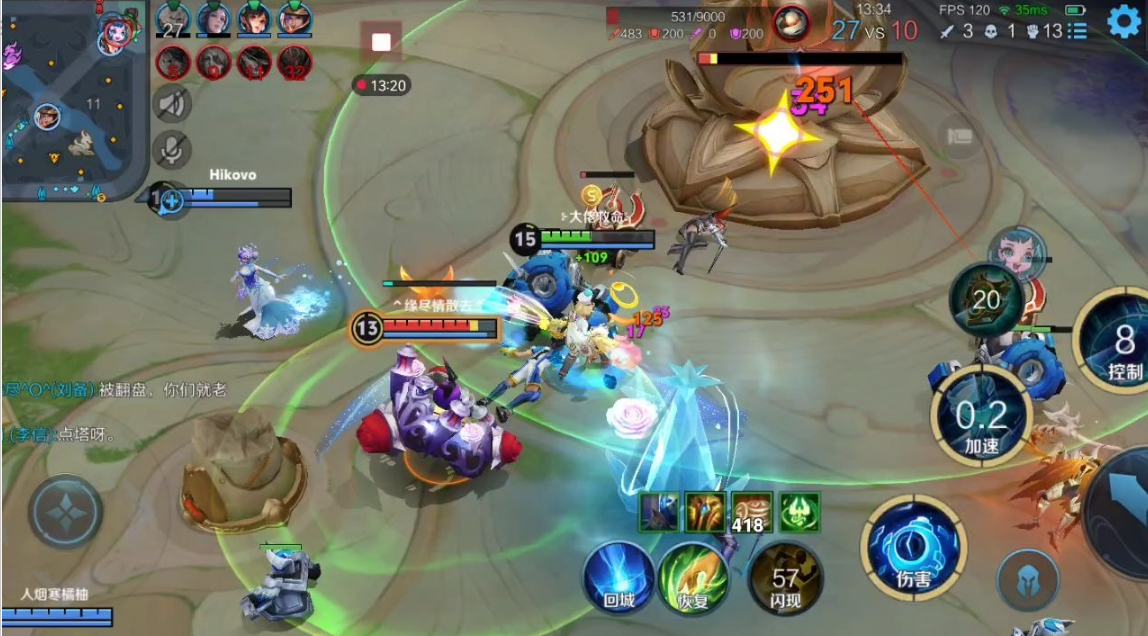1148x636 pixels.
Task: Open the scoreboard list icon
Action: coord(1077,31)
